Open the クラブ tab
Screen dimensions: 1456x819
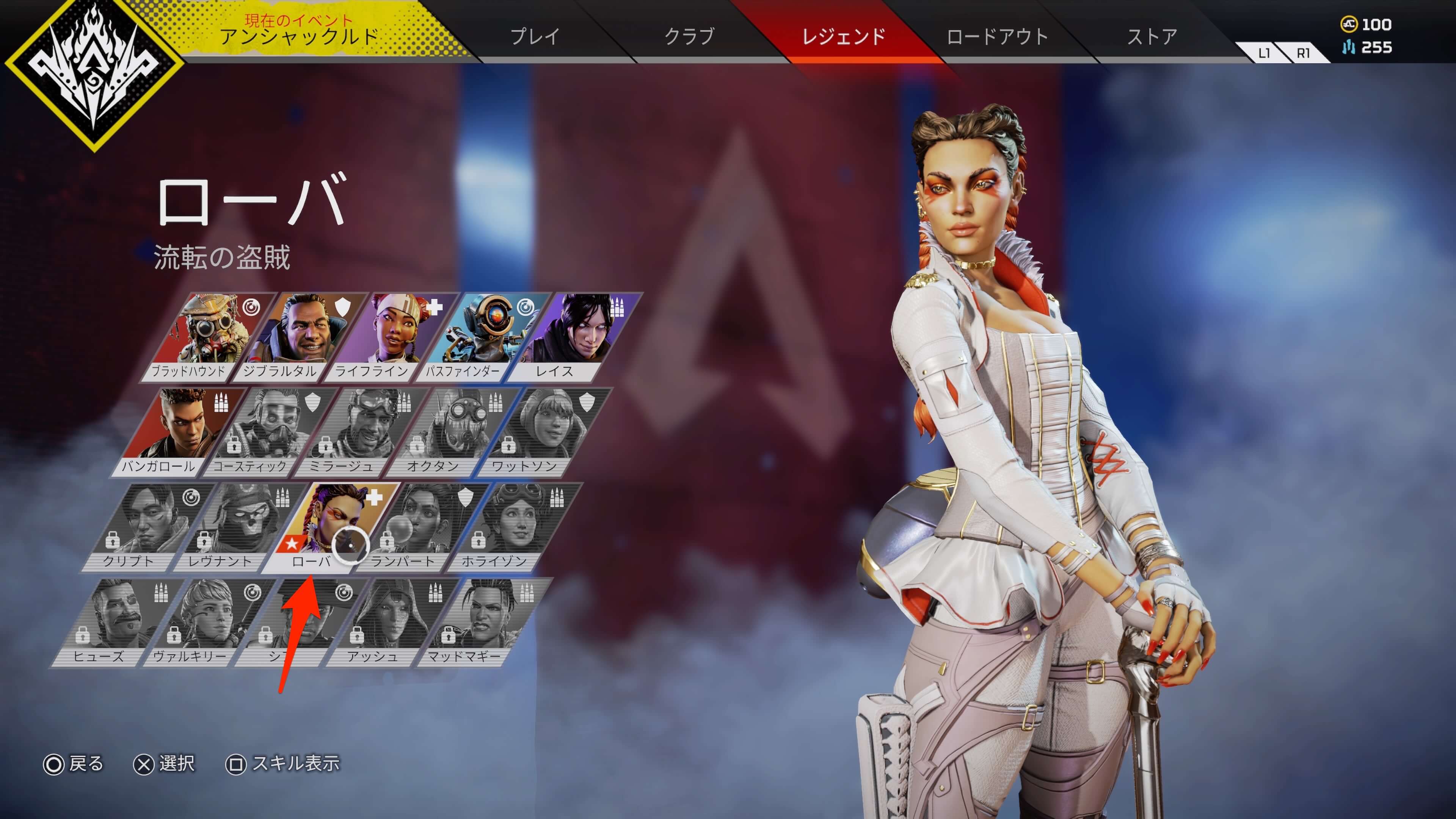pos(689,37)
